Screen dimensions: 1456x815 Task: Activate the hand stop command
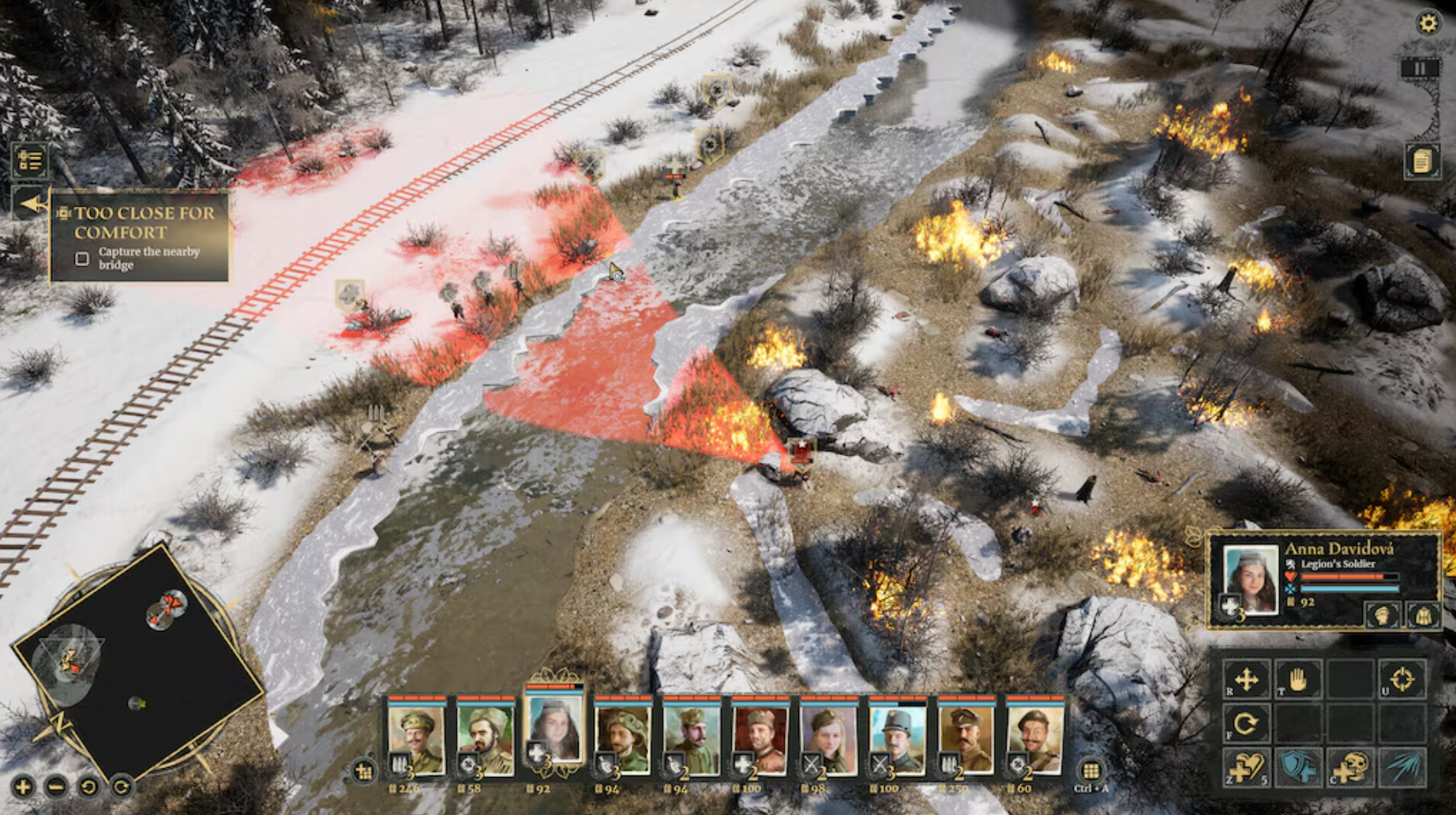pyautogui.click(x=1297, y=679)
